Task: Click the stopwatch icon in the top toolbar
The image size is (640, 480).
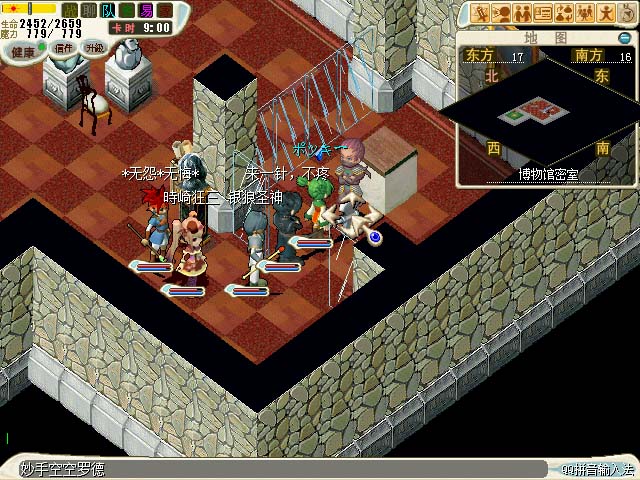Action: pyautogui.click(x=626, y=13)
